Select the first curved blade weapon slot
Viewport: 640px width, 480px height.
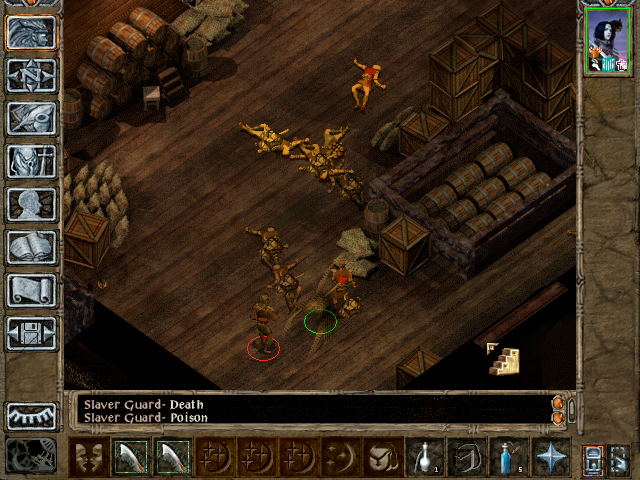point(130,457)
